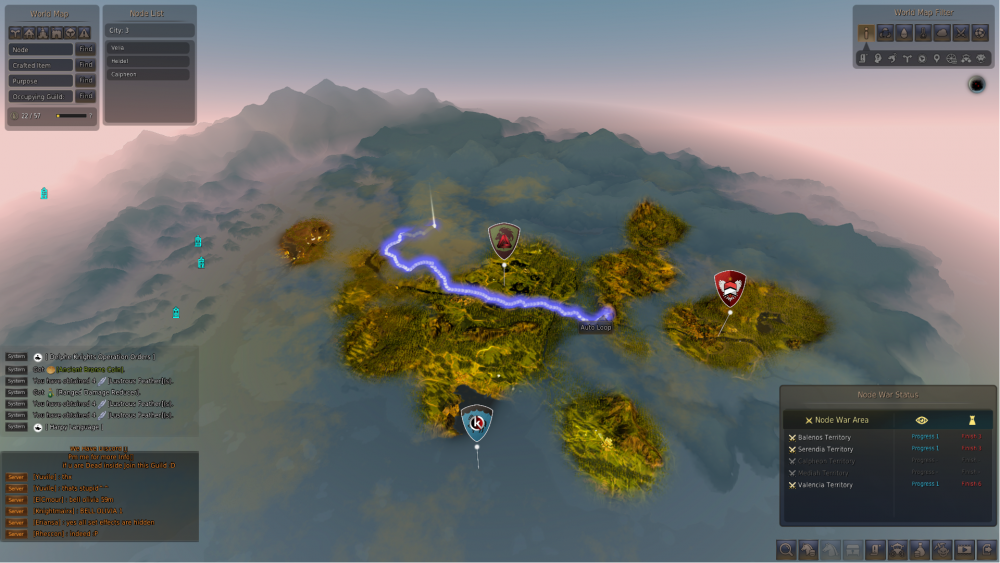Viewport: 1000px width, 563px height.
Task: Toggle the crossed swords map filter
Action: click(961, 33)
